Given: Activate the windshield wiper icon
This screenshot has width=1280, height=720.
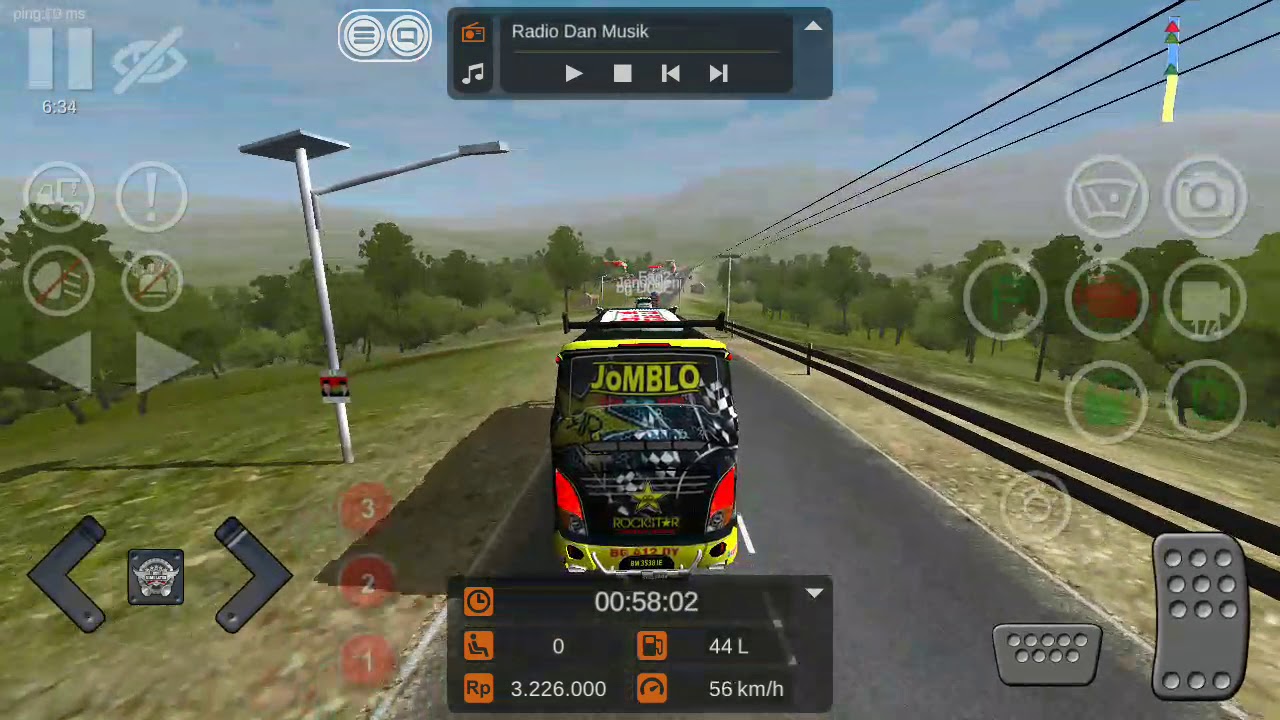Looking at the screenshot, I should 1108,197.
